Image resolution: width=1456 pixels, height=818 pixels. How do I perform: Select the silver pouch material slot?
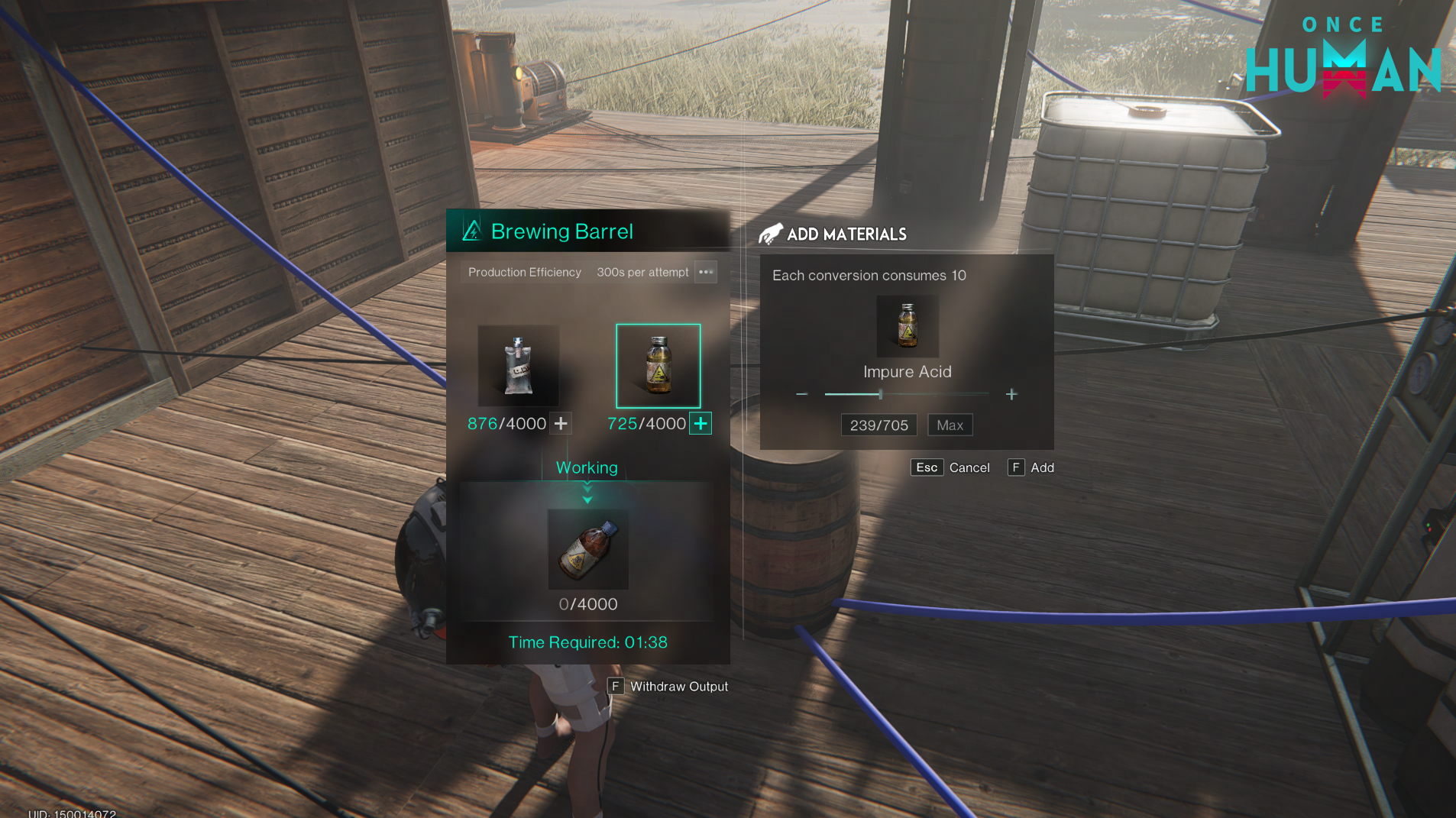pyautogui.click(x=518, y=366)
